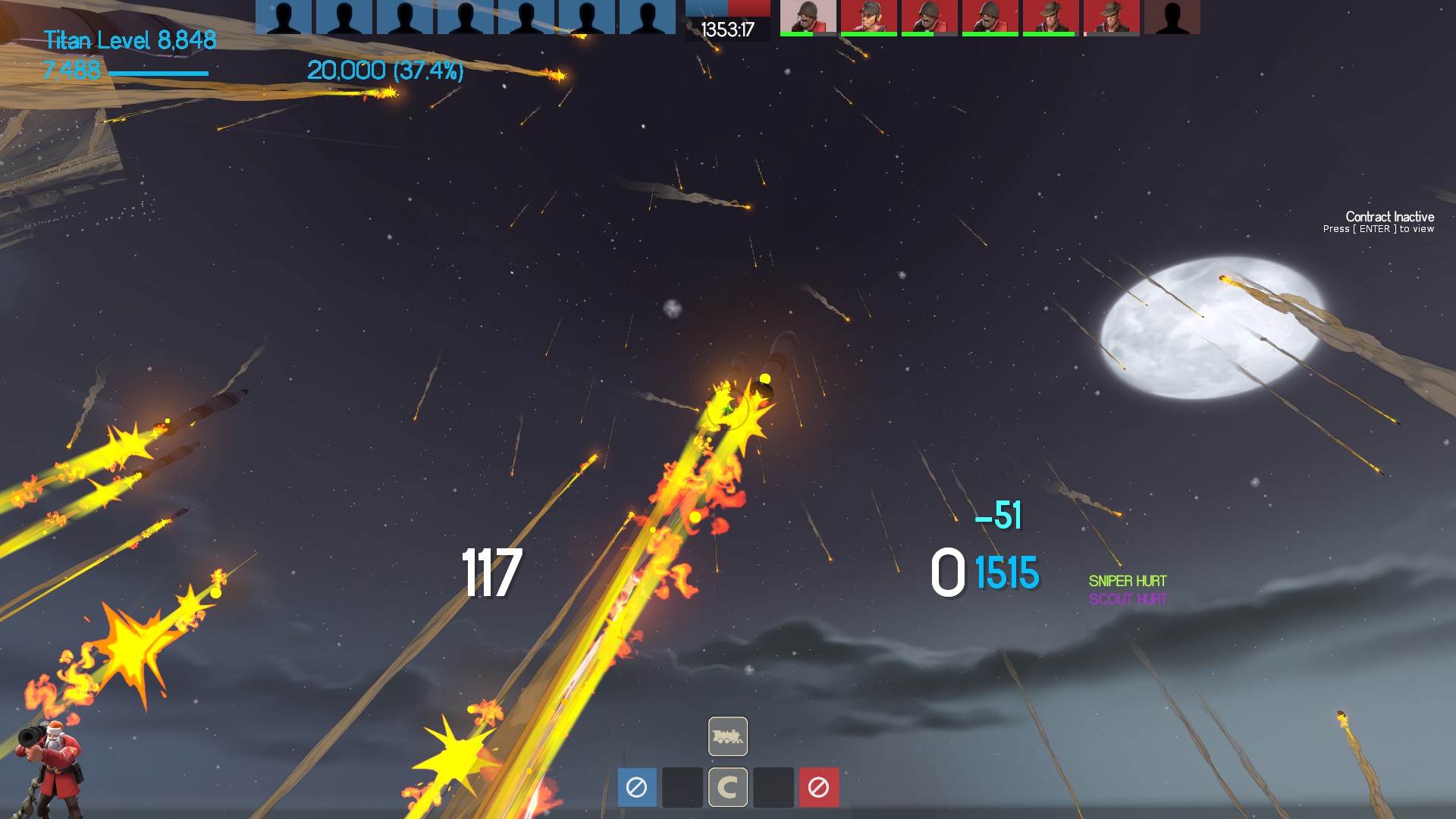Screen dimensions: 1456x819
Task: Select the red Engineer player portrait
Action: coord(868,17)
